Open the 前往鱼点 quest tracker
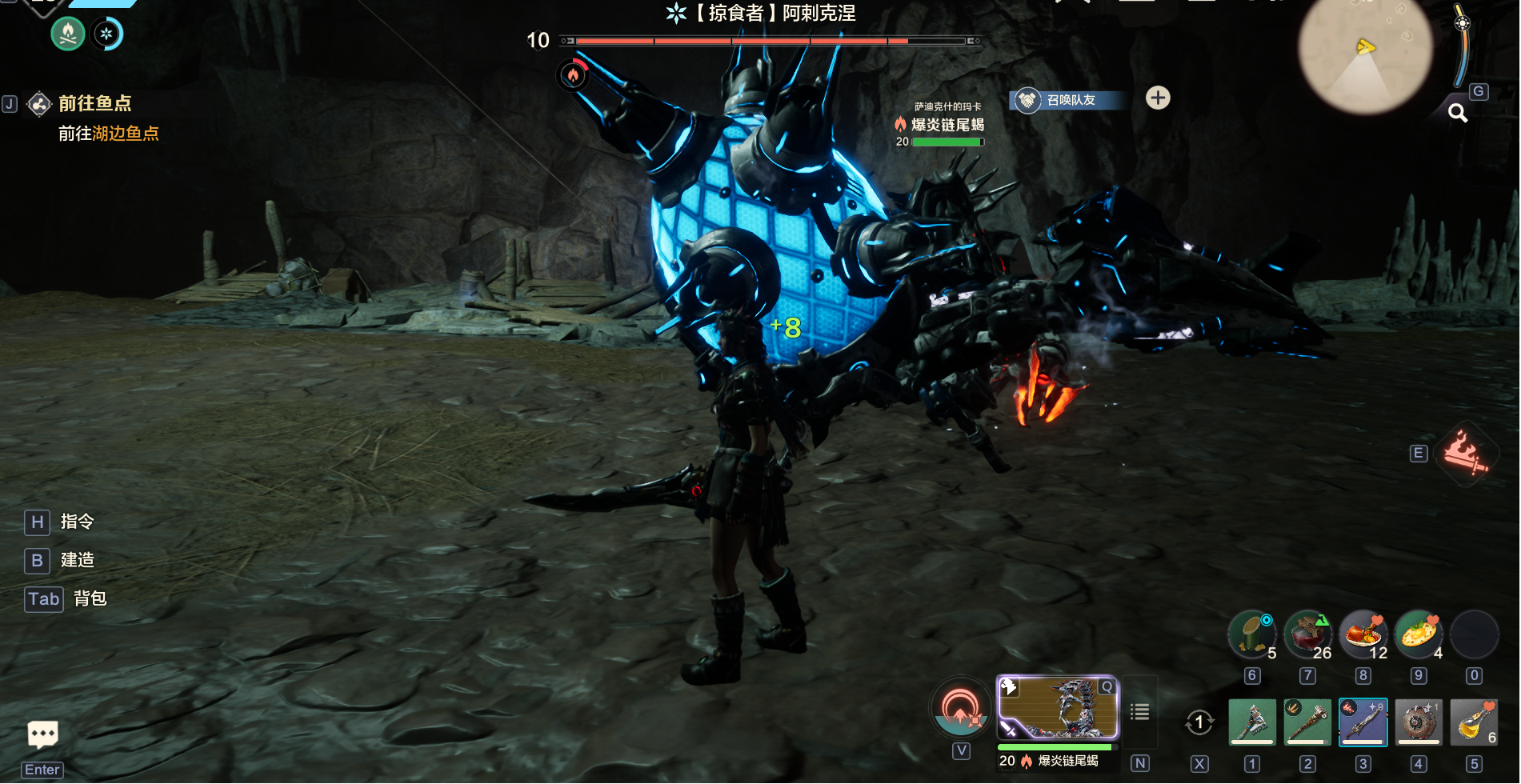 point(94,103)
